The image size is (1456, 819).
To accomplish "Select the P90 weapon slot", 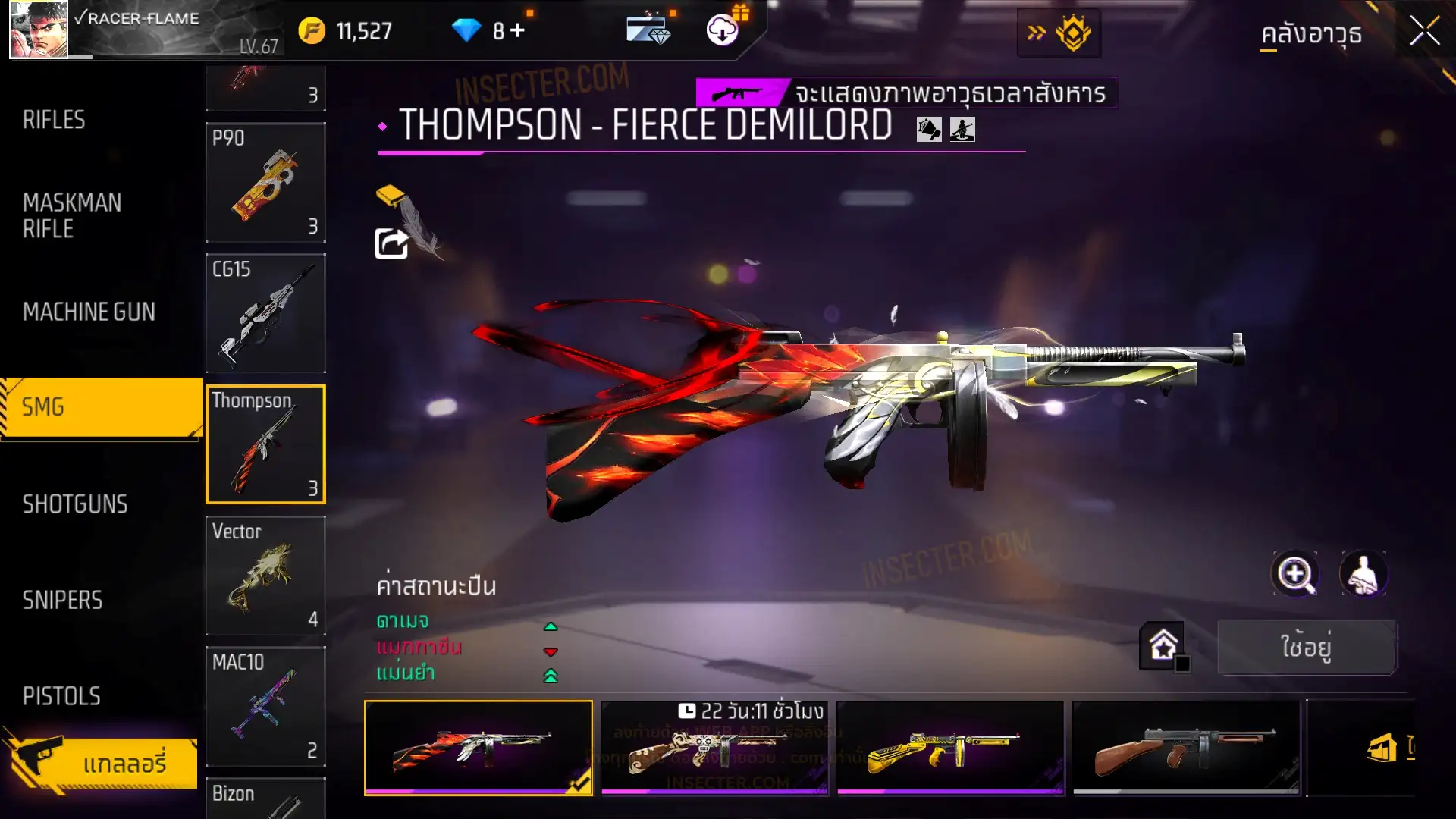I will coord(265,182).
